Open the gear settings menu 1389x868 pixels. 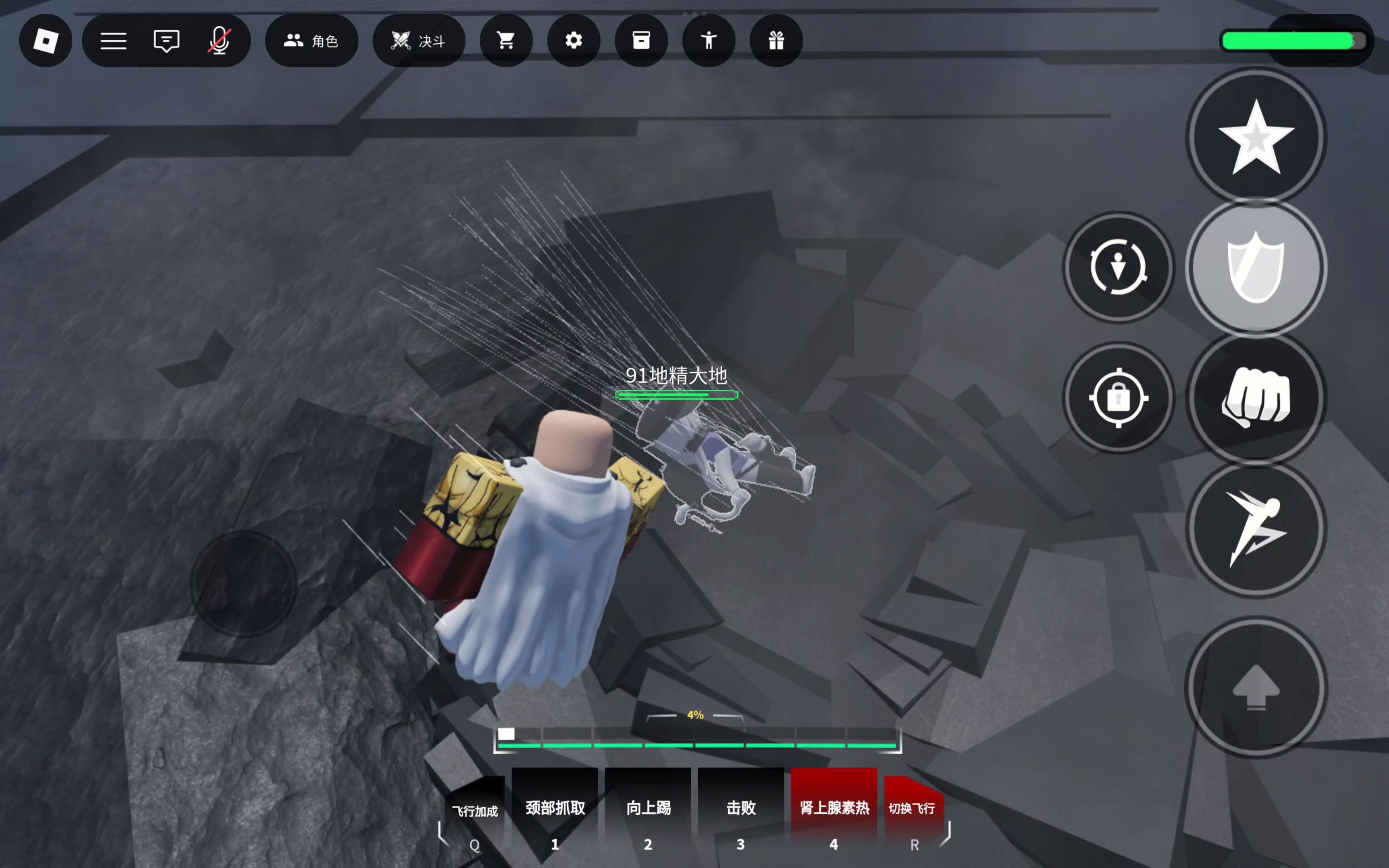coord(574,41)
